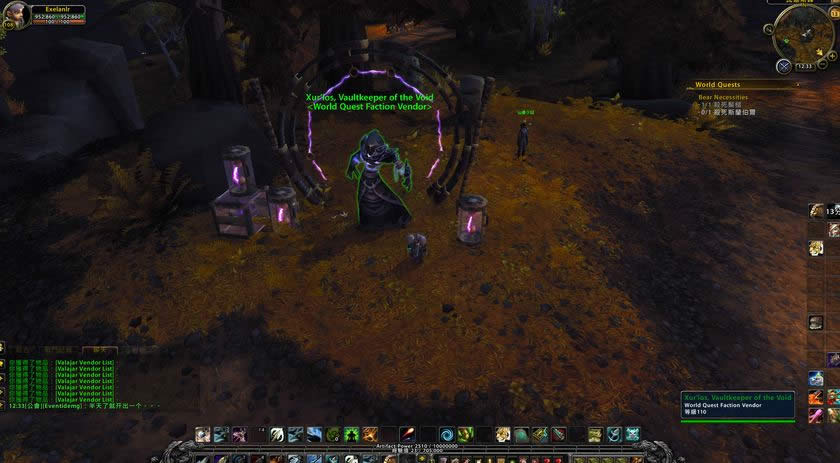840x463 pixels.
Task: Open the crossed-swords garrison report button
Action: pyautogui.click(x=784, y=66)
